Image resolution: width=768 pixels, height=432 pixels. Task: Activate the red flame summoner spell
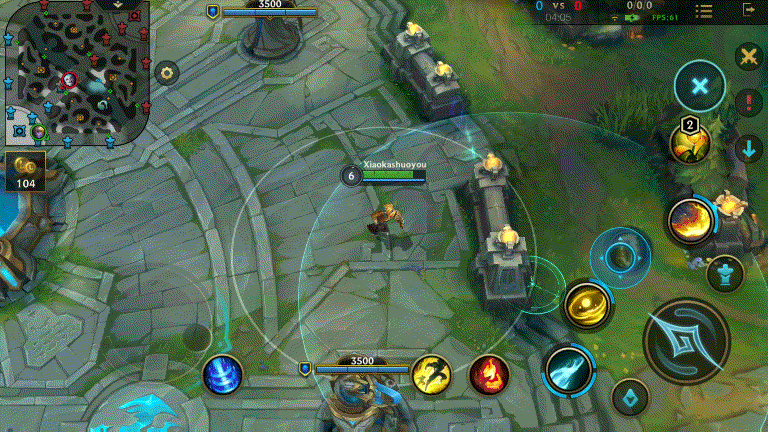[x=489, y=374]
